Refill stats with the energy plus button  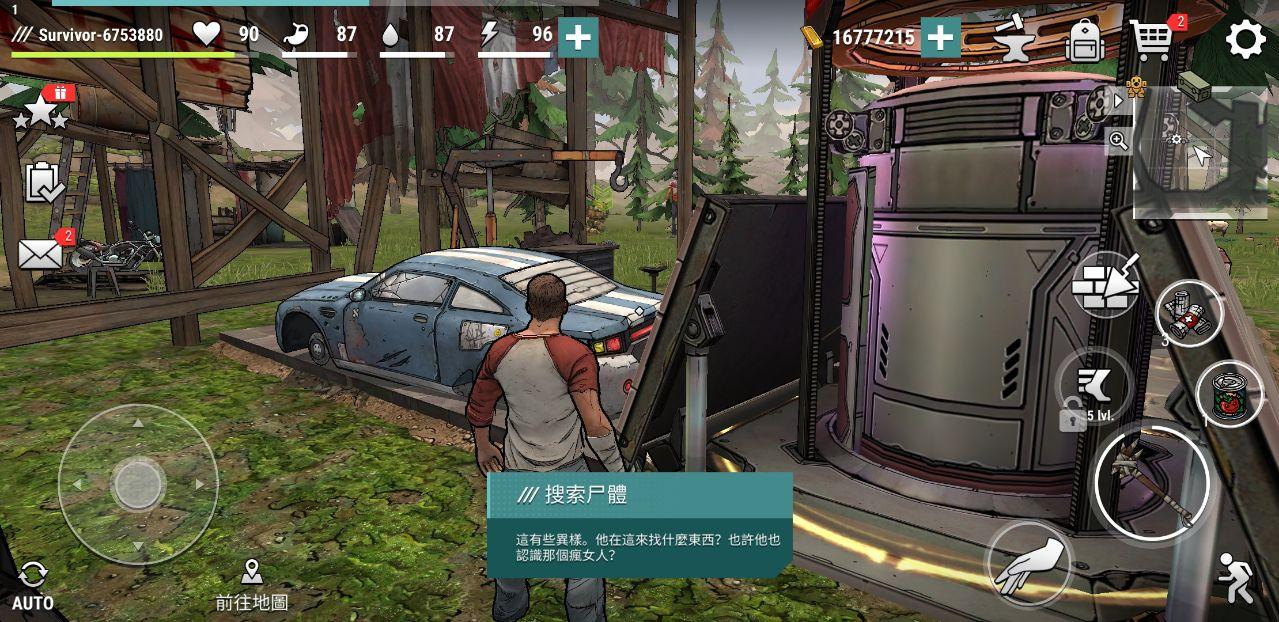pos(578,38)
